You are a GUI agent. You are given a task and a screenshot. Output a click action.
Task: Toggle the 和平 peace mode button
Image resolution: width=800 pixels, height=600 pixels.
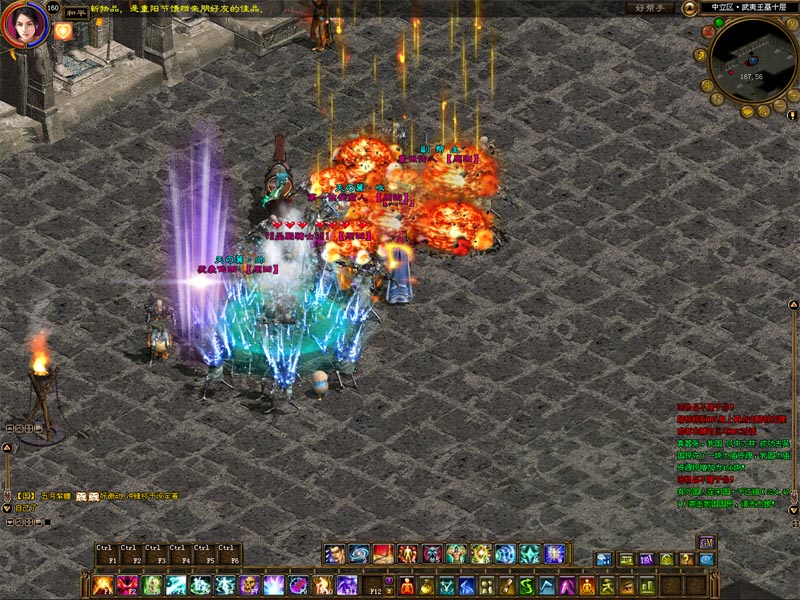77,14
